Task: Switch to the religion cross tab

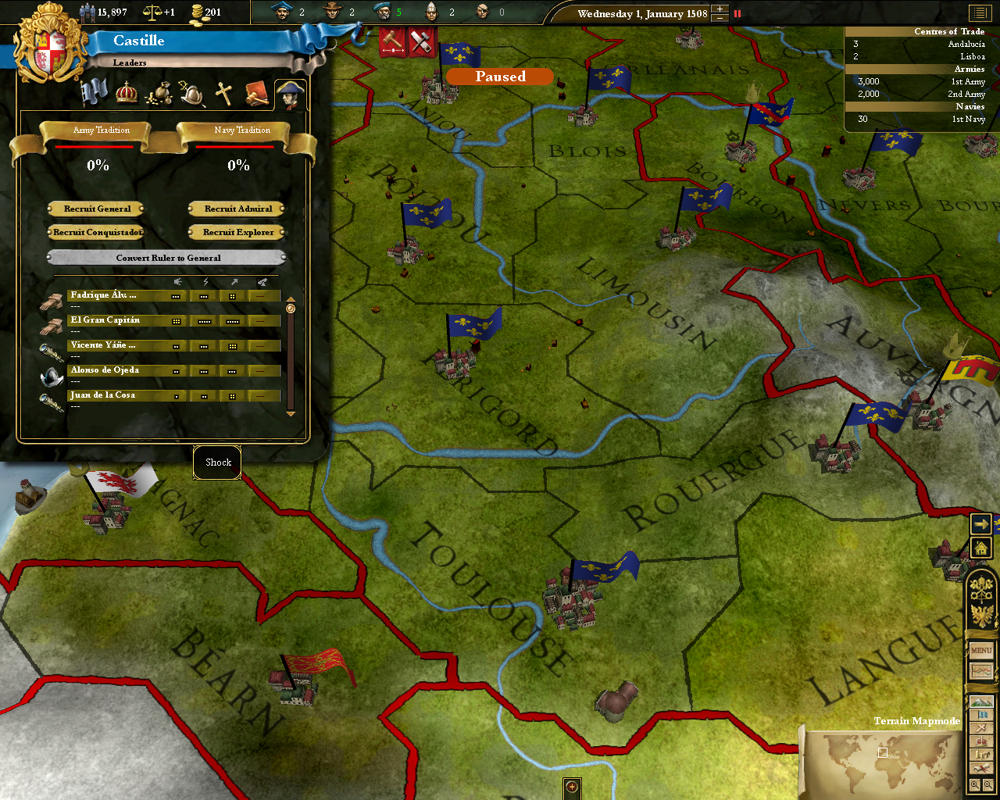Action: [224, 94]
